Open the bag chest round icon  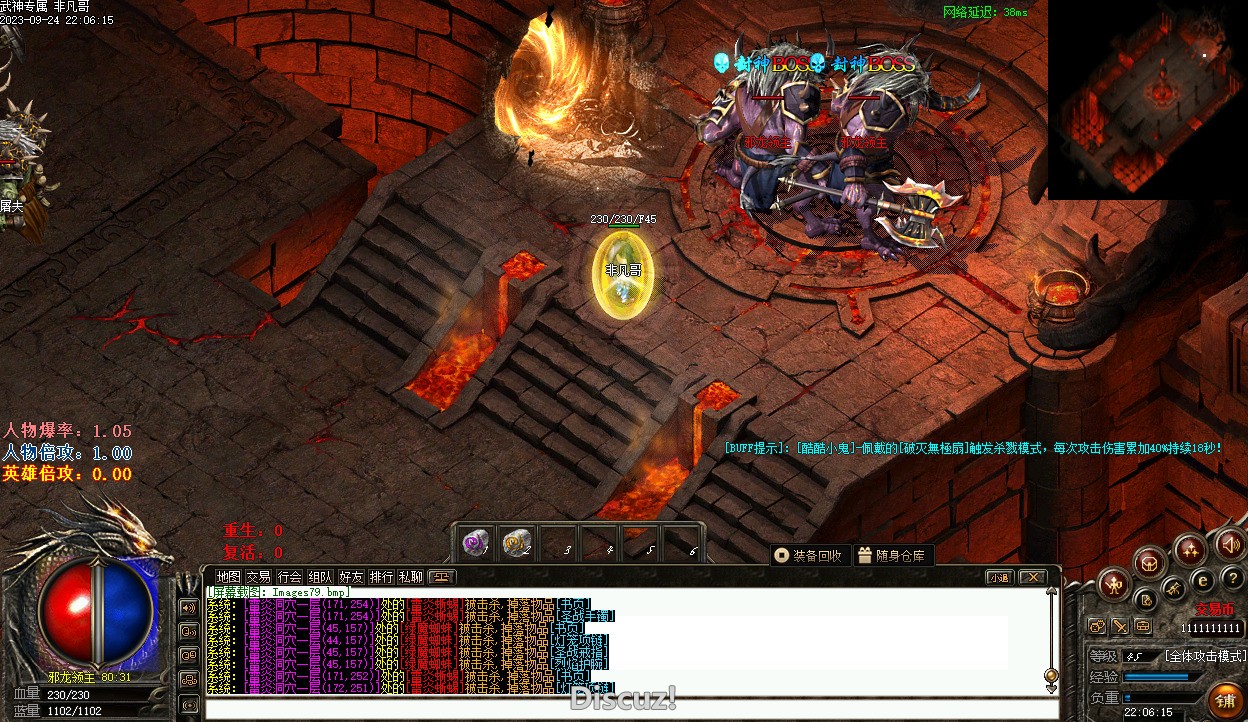pyautogui.click(x=1151, y=563)
